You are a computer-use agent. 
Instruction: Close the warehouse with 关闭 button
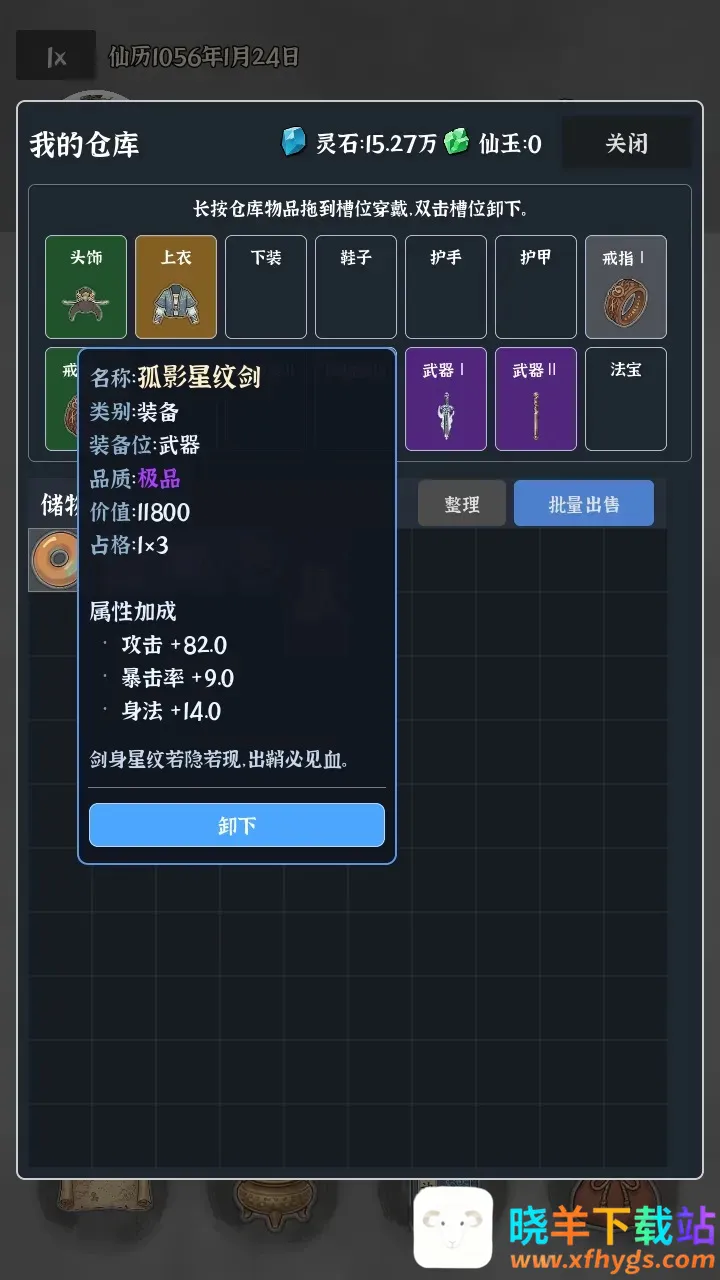click(626, 144)
